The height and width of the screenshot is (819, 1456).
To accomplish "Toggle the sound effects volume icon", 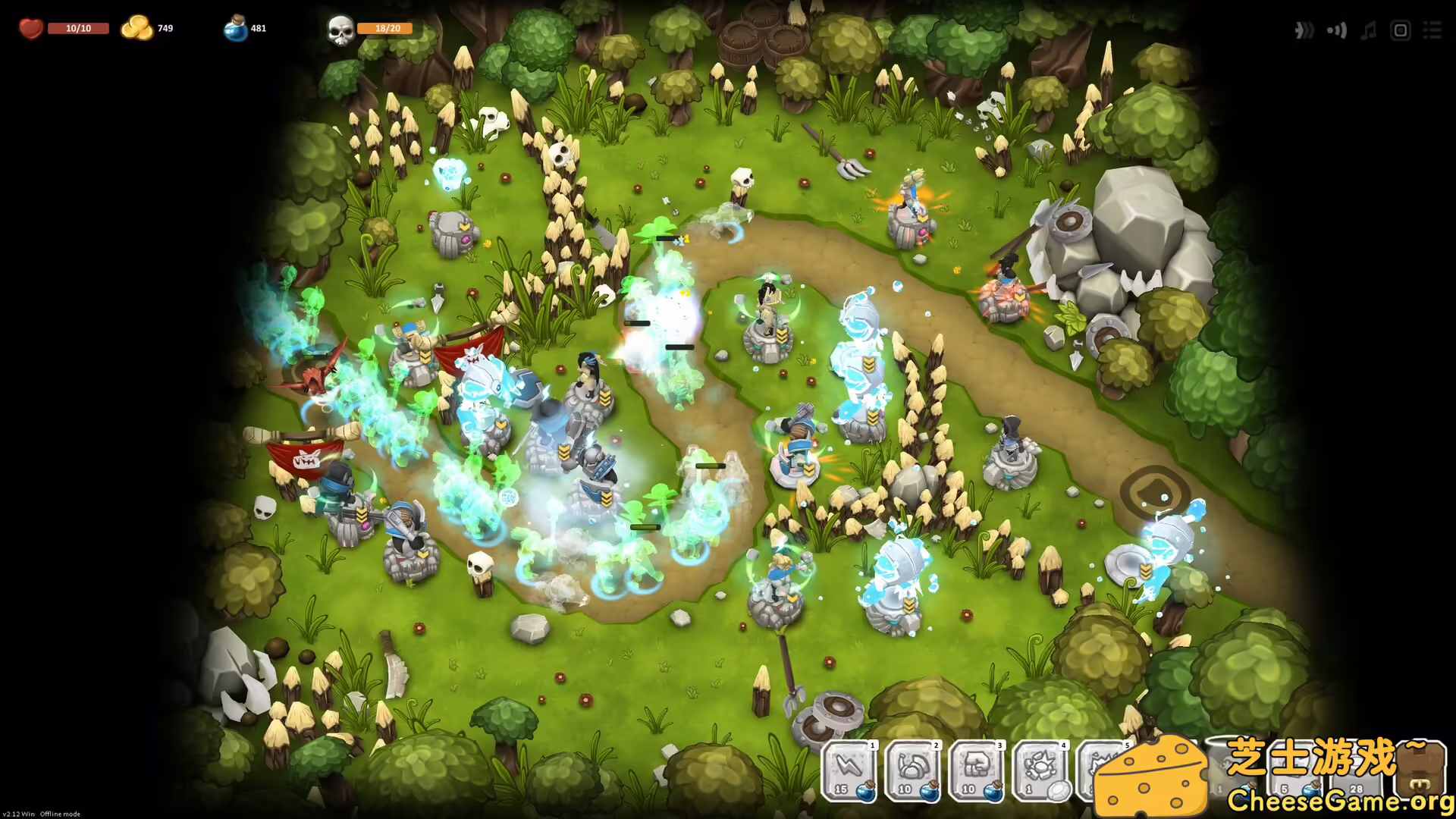I will click(x=1337, y=30).
